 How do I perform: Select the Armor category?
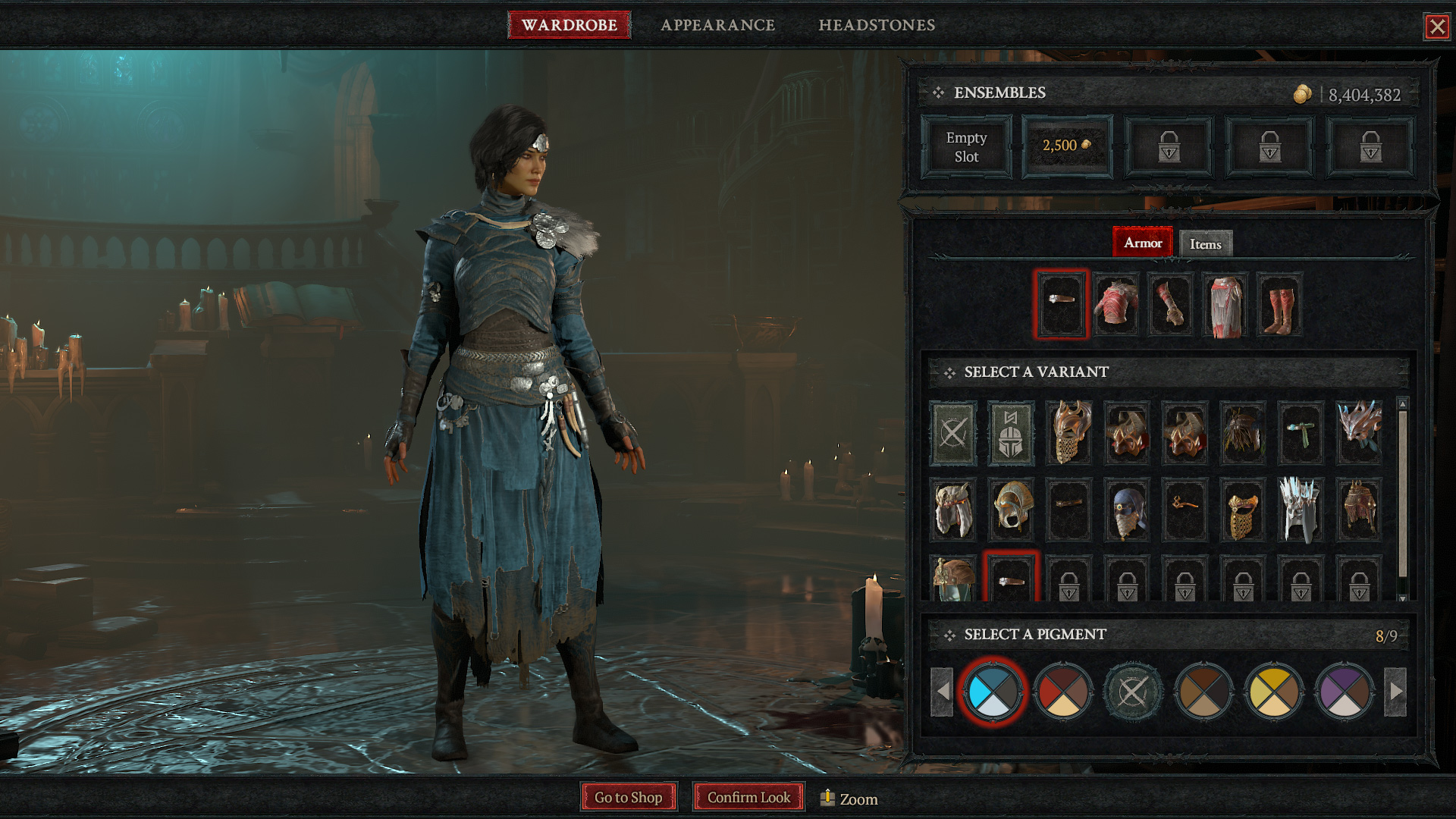tap(1142, 243)
